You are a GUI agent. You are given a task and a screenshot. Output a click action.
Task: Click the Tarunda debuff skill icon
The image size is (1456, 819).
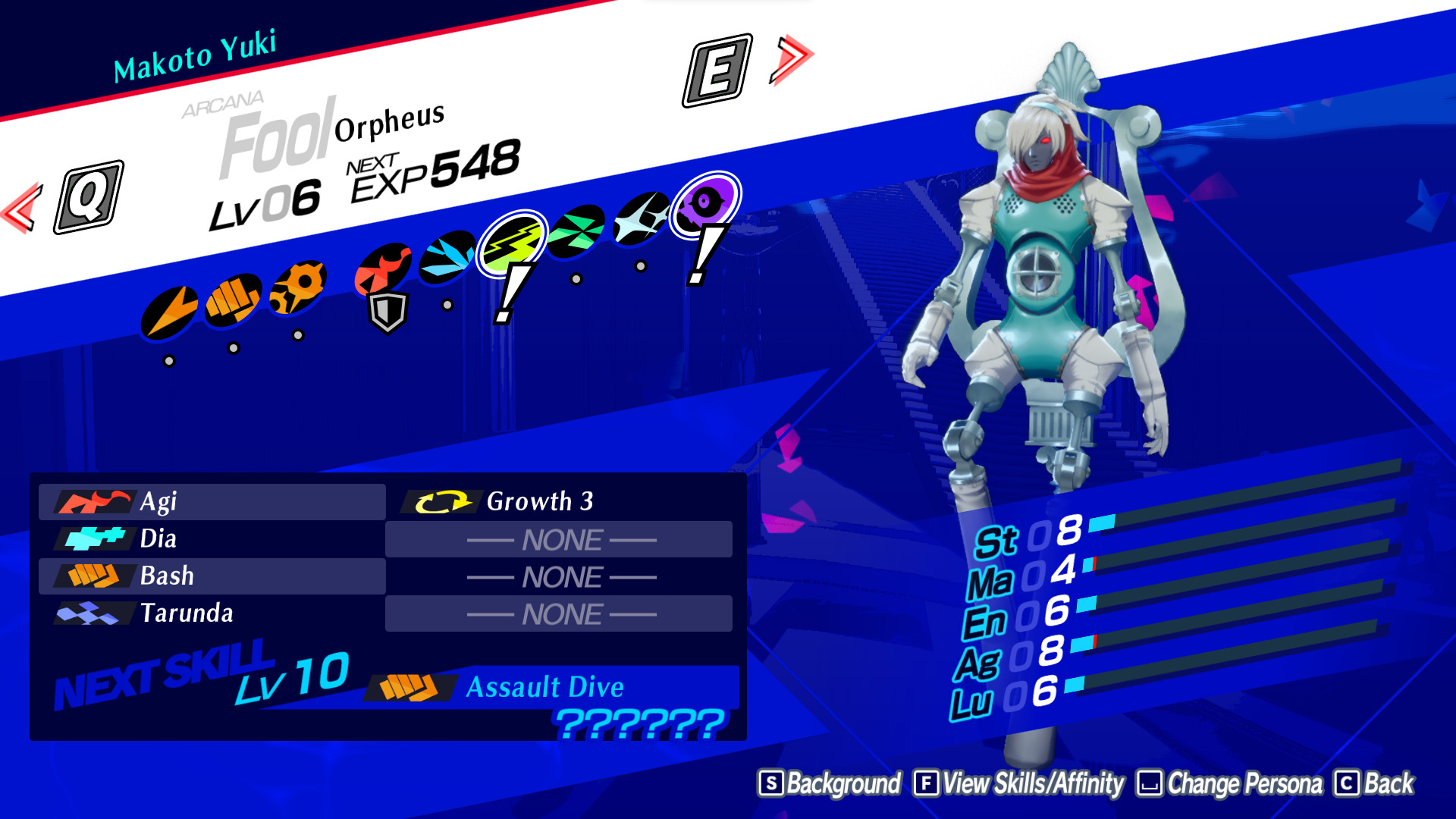(89, 612)
